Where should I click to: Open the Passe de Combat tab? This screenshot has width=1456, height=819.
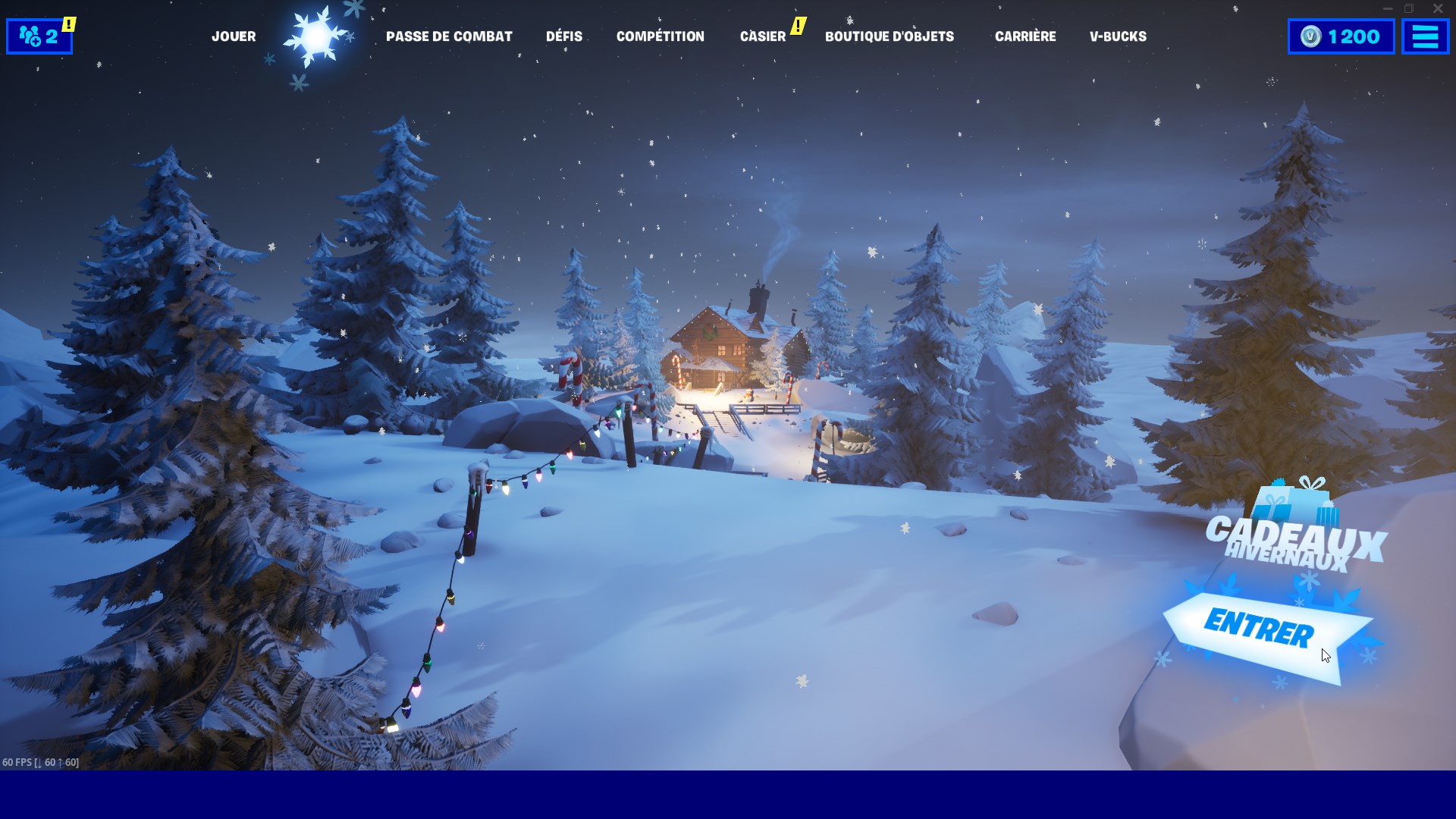pyautogui.click(x=449, y=36)
